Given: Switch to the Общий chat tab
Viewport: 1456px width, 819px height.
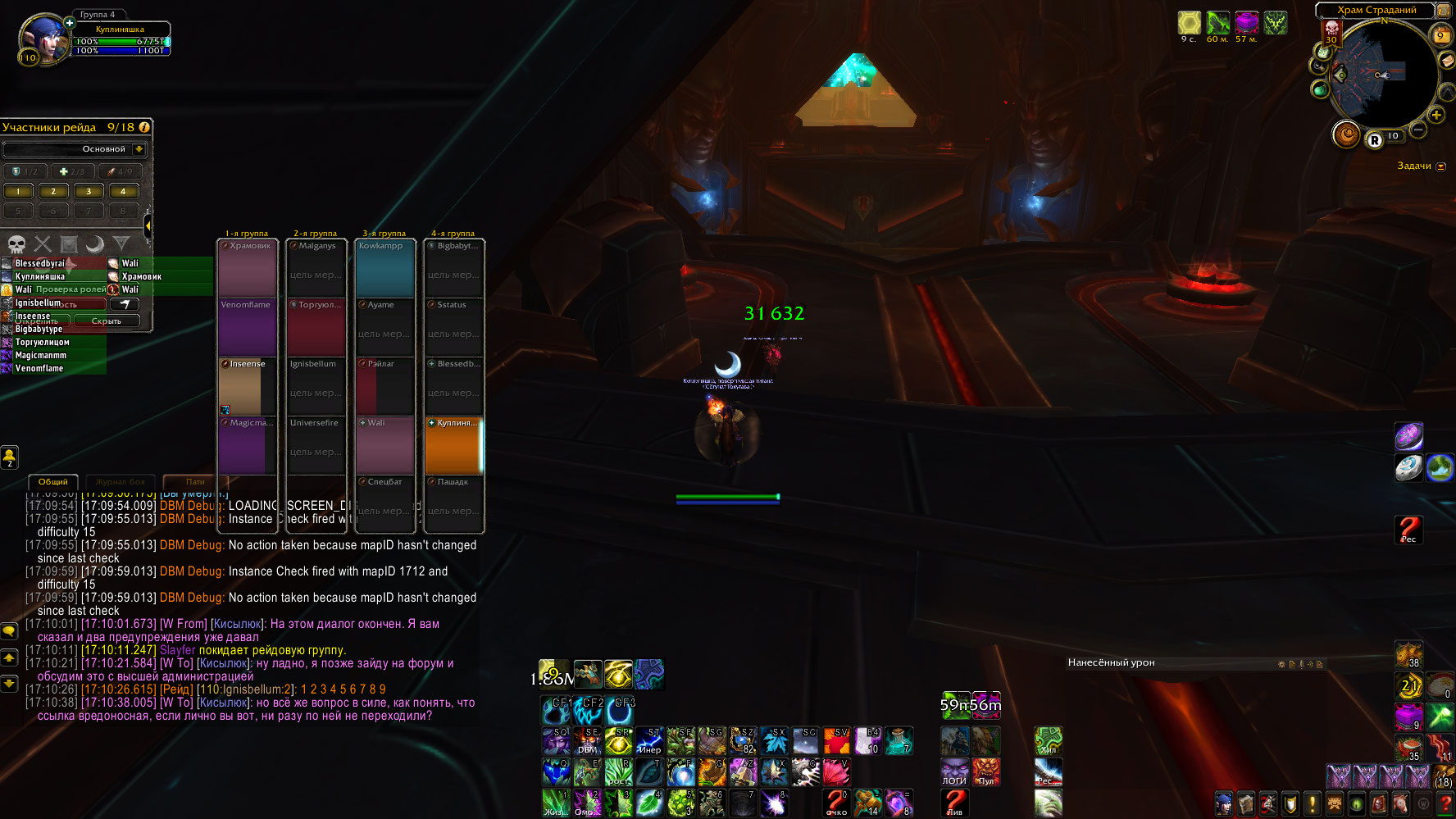Looking at the screenshot, I should click(53, 482).
